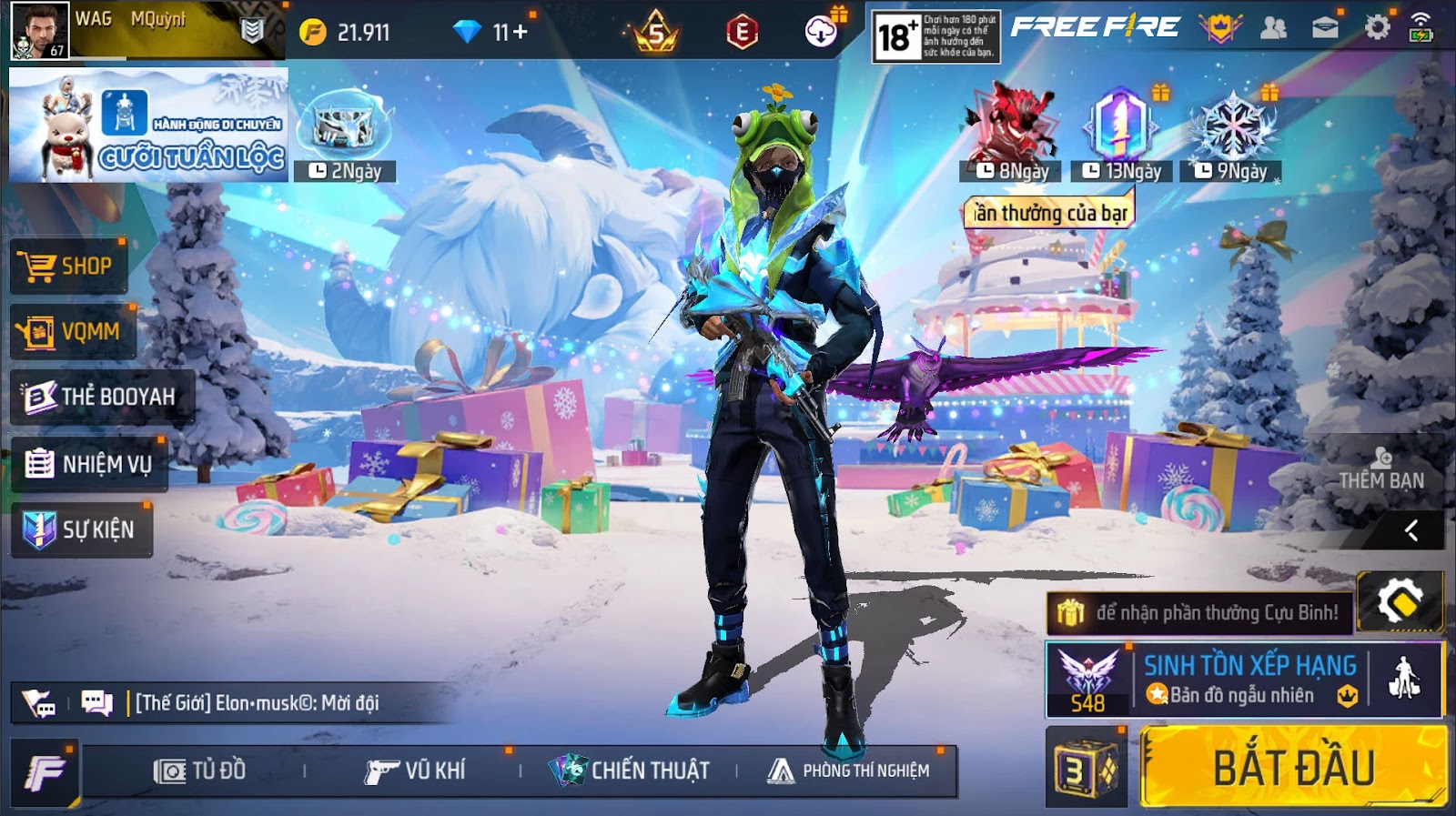1456x816 pixels.
Task: Open the VQMM lucky spin menu
Action: pyautogui.click(x=73, y=332)
